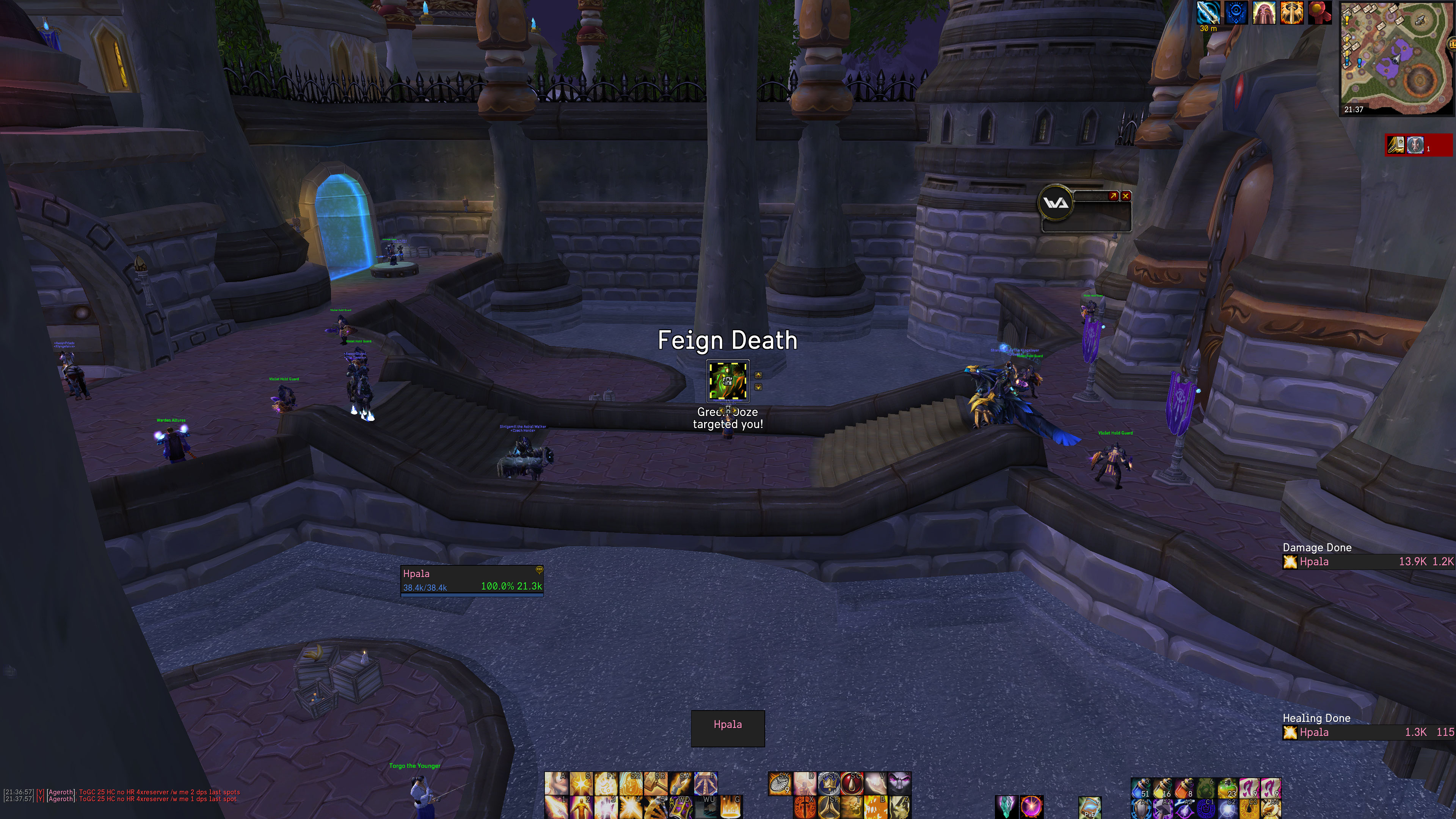Viewport: 1456px width, 819px height.
Task: Click the Hpala target frame at bottom center
Action: (728, 728)
